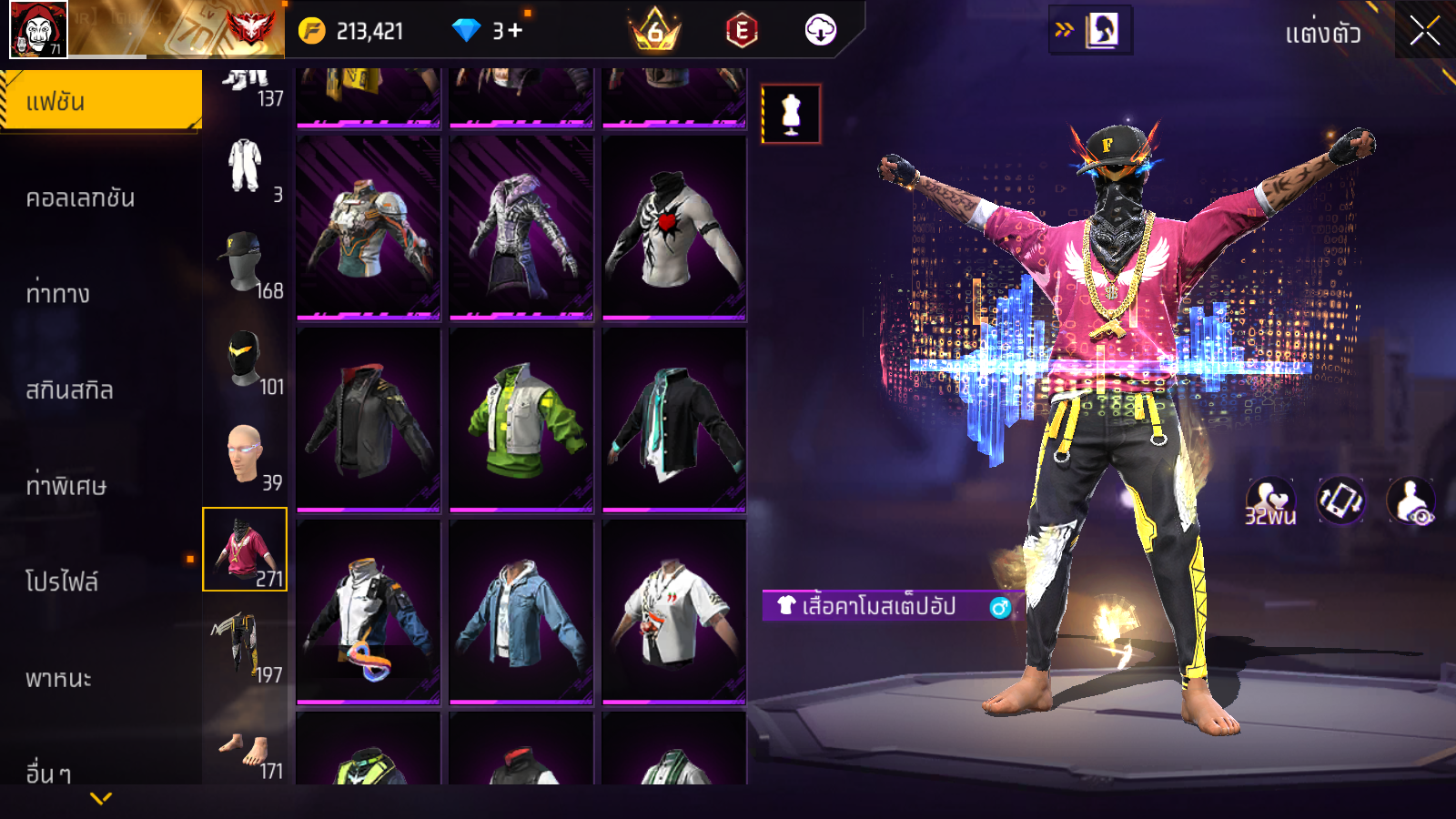Open the cloud download icon

[x=820, y=31]
